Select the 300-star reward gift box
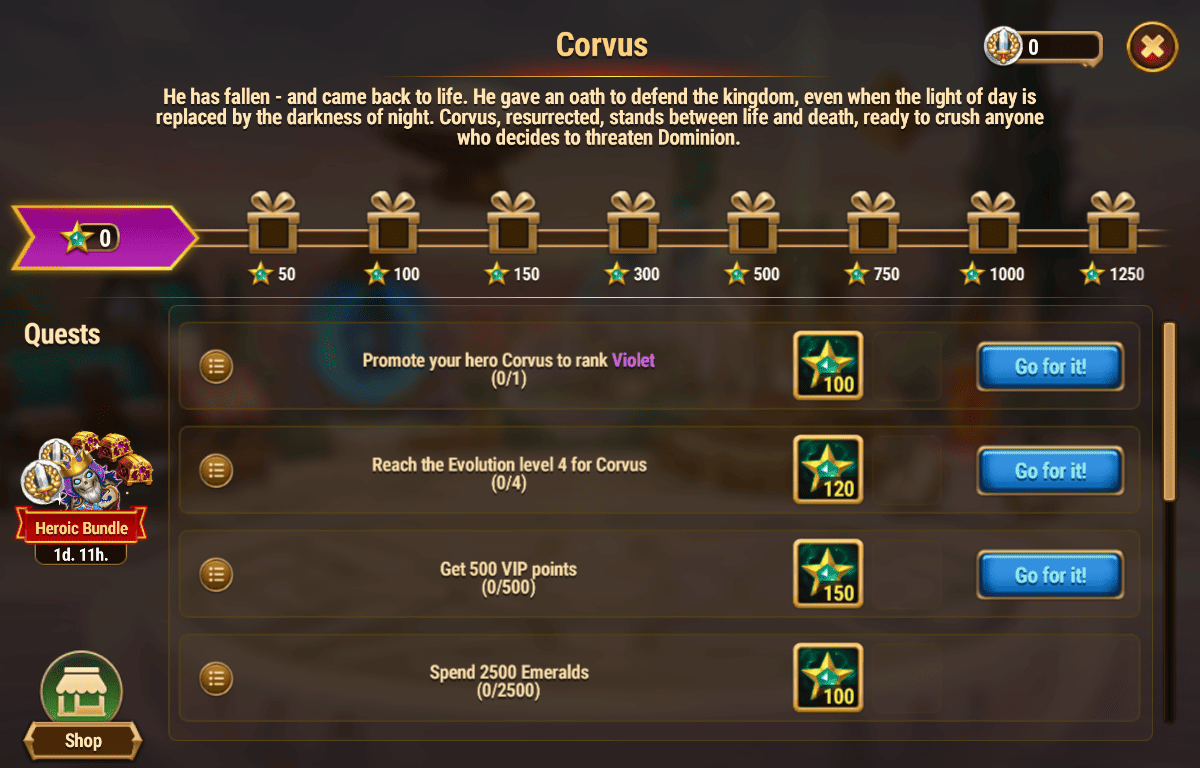The height and width of the screenshot is (768, 1200). [633, 225]
